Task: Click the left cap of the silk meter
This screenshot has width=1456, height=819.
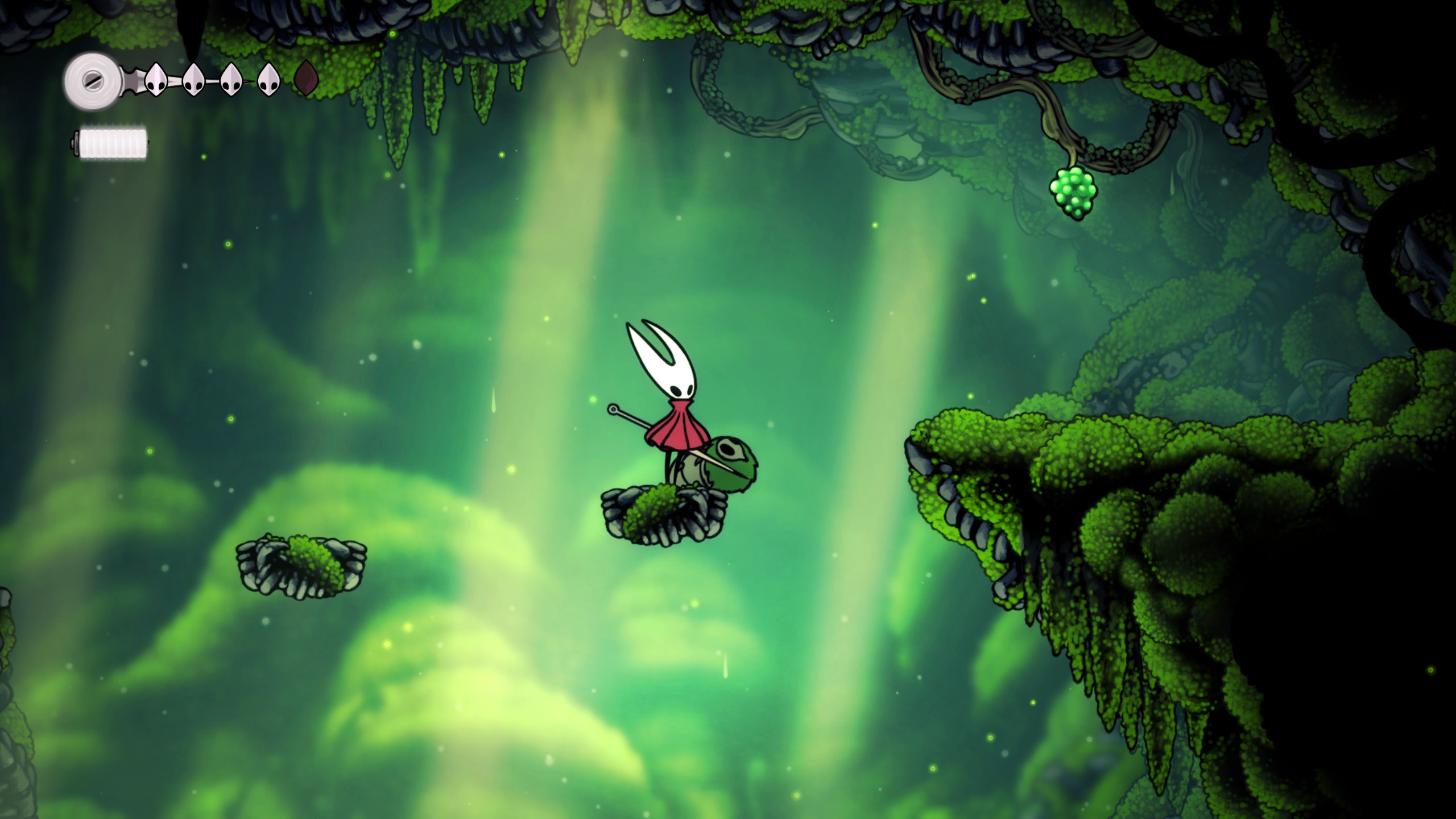Action: coord(77,143)
